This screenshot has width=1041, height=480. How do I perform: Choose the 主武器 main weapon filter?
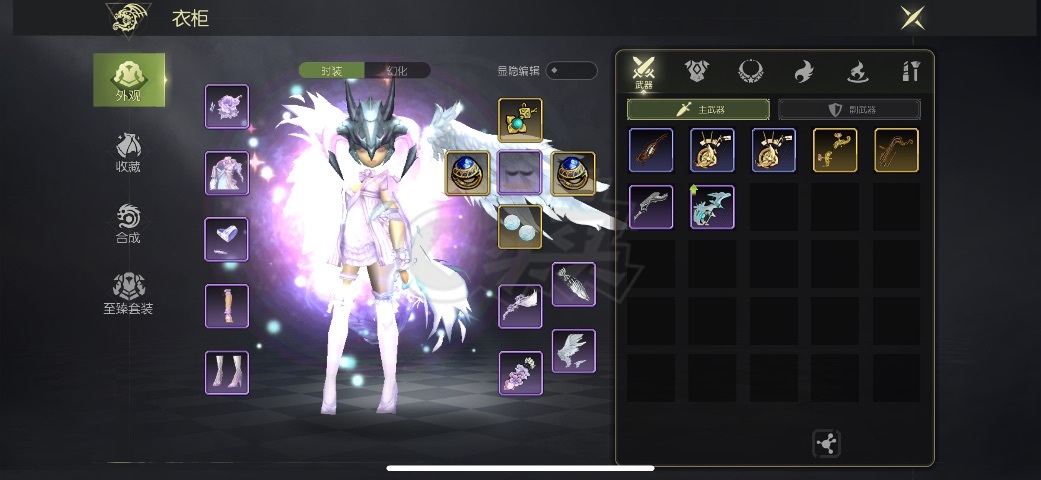tap(698, 109)
